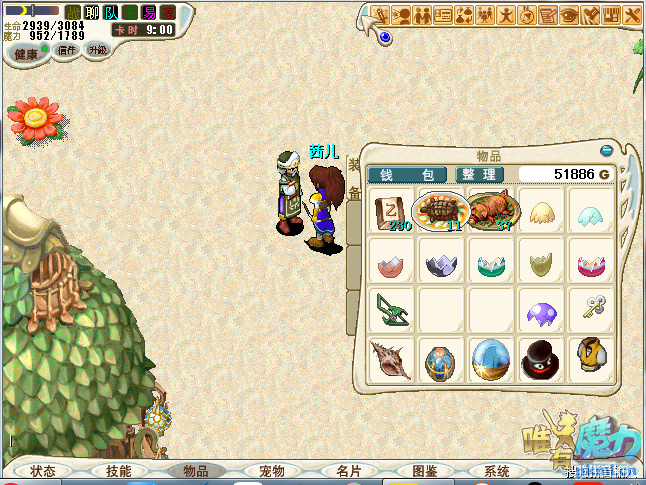Viewport: 646px width, 485px height.
Task: Select the 物品 items tab
Action: click(x=196, y=471)
